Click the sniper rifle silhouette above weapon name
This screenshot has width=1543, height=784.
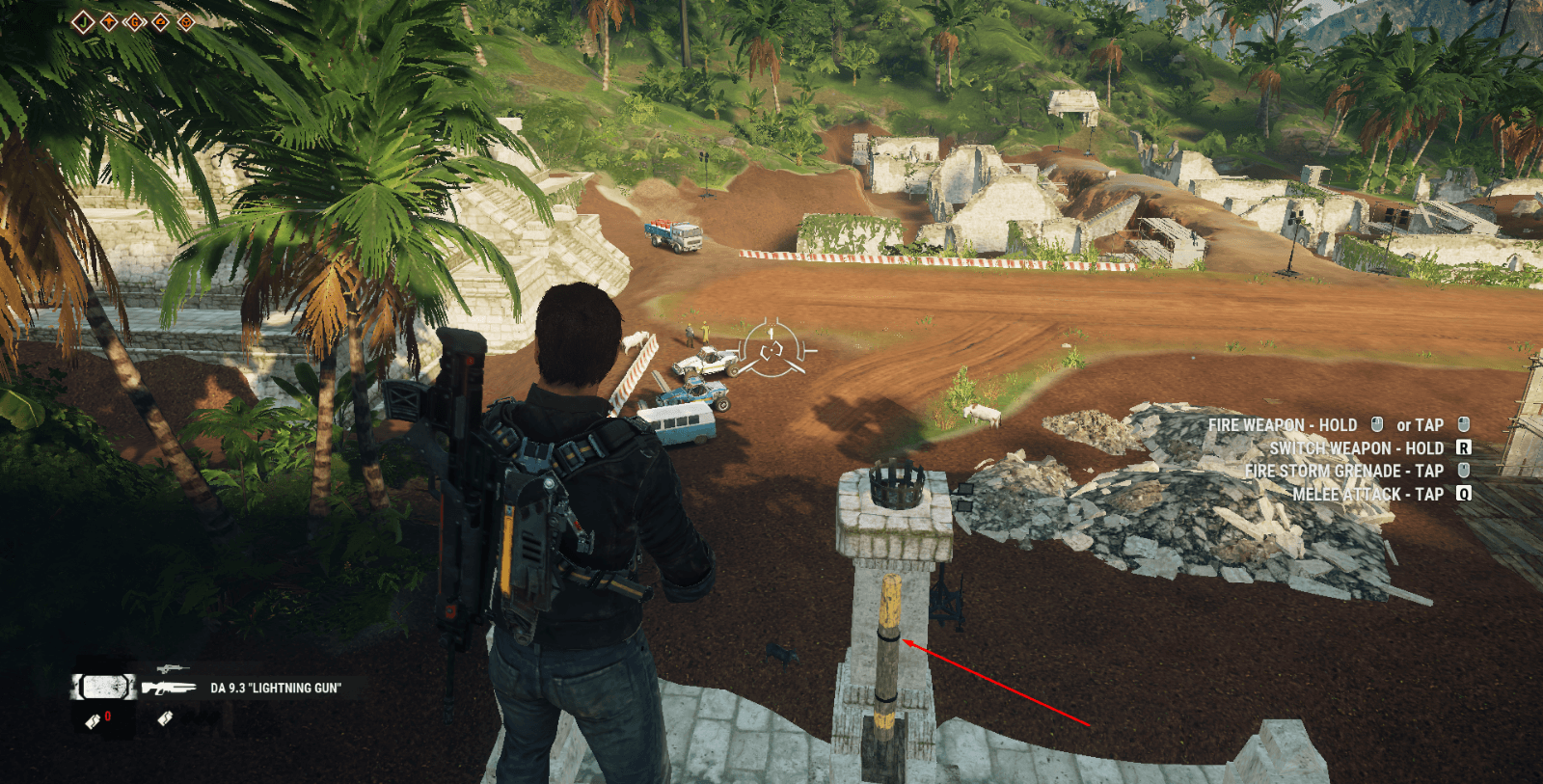click(x=172, y=668)
